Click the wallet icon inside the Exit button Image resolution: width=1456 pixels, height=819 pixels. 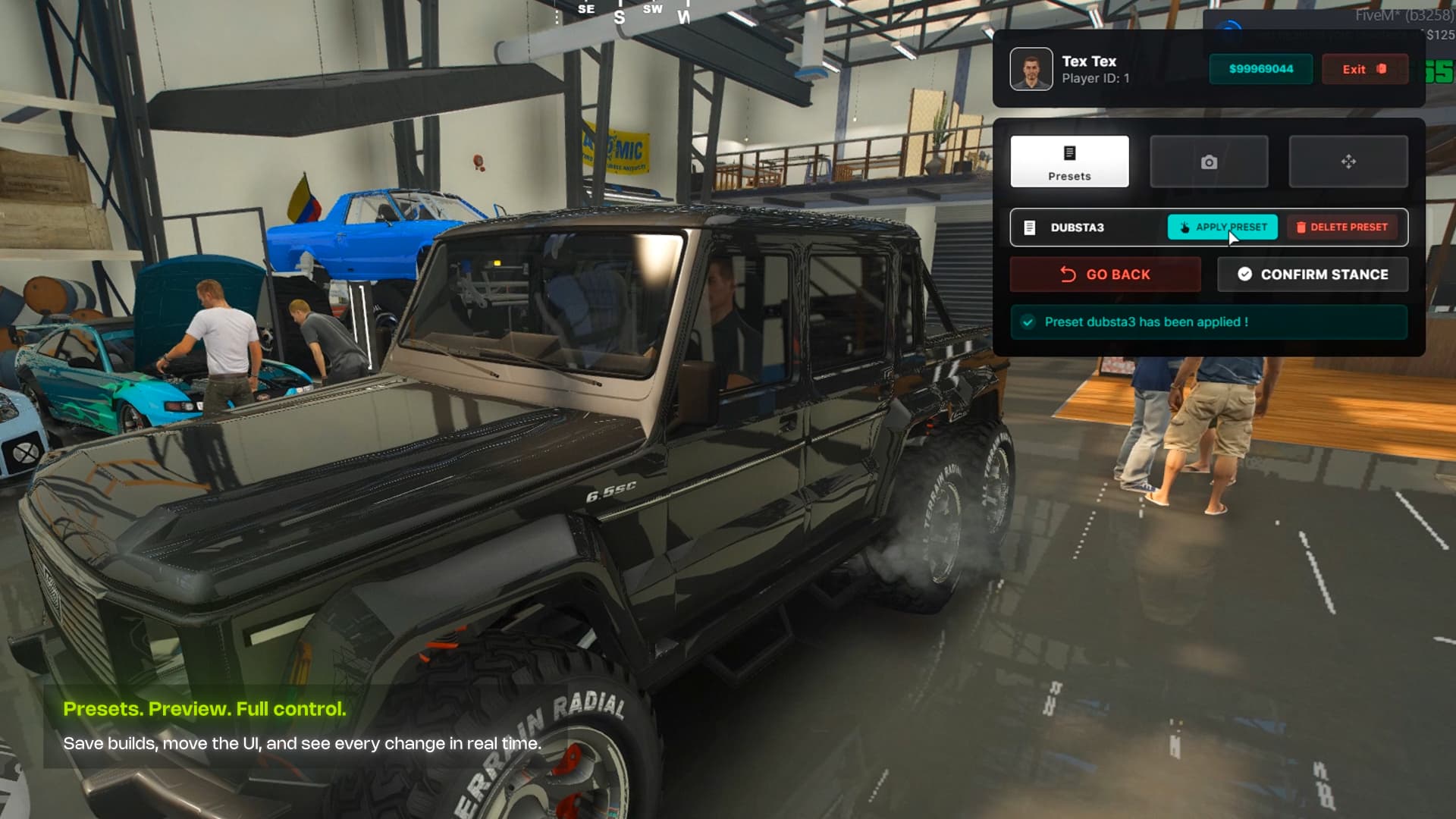[x=1382, y=69]
